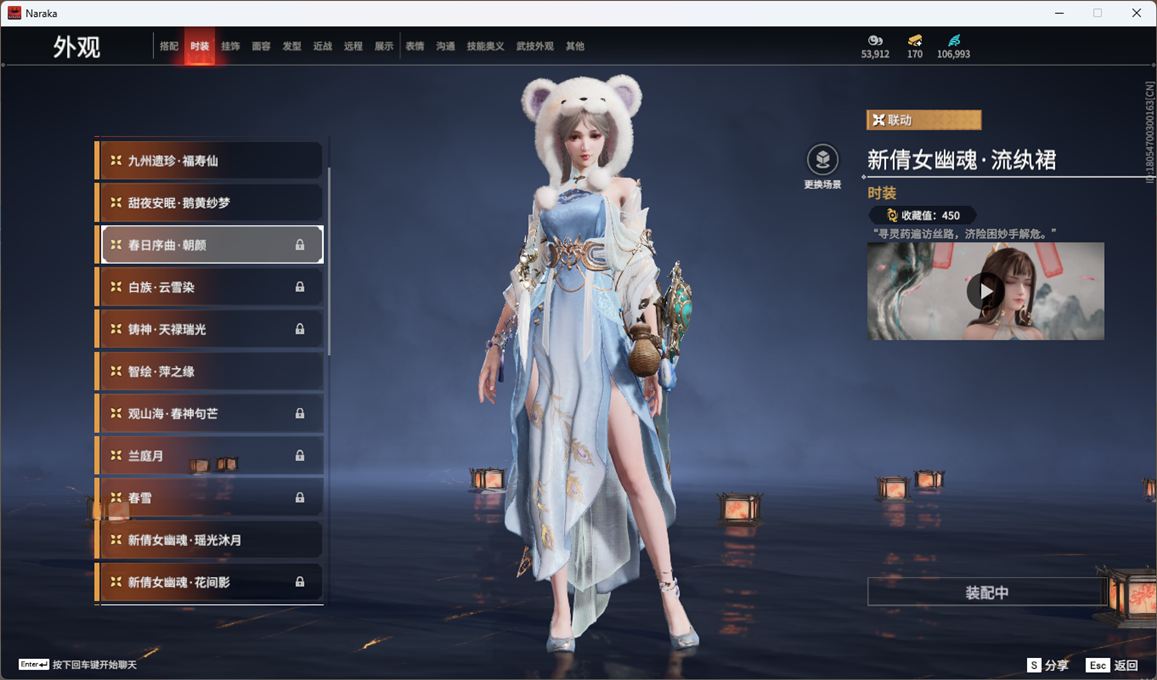Select the locked 春日序曲·朝颜 outfit
Image resolution: width=1157 pixels, height=680 pixels.
(210, 245)
